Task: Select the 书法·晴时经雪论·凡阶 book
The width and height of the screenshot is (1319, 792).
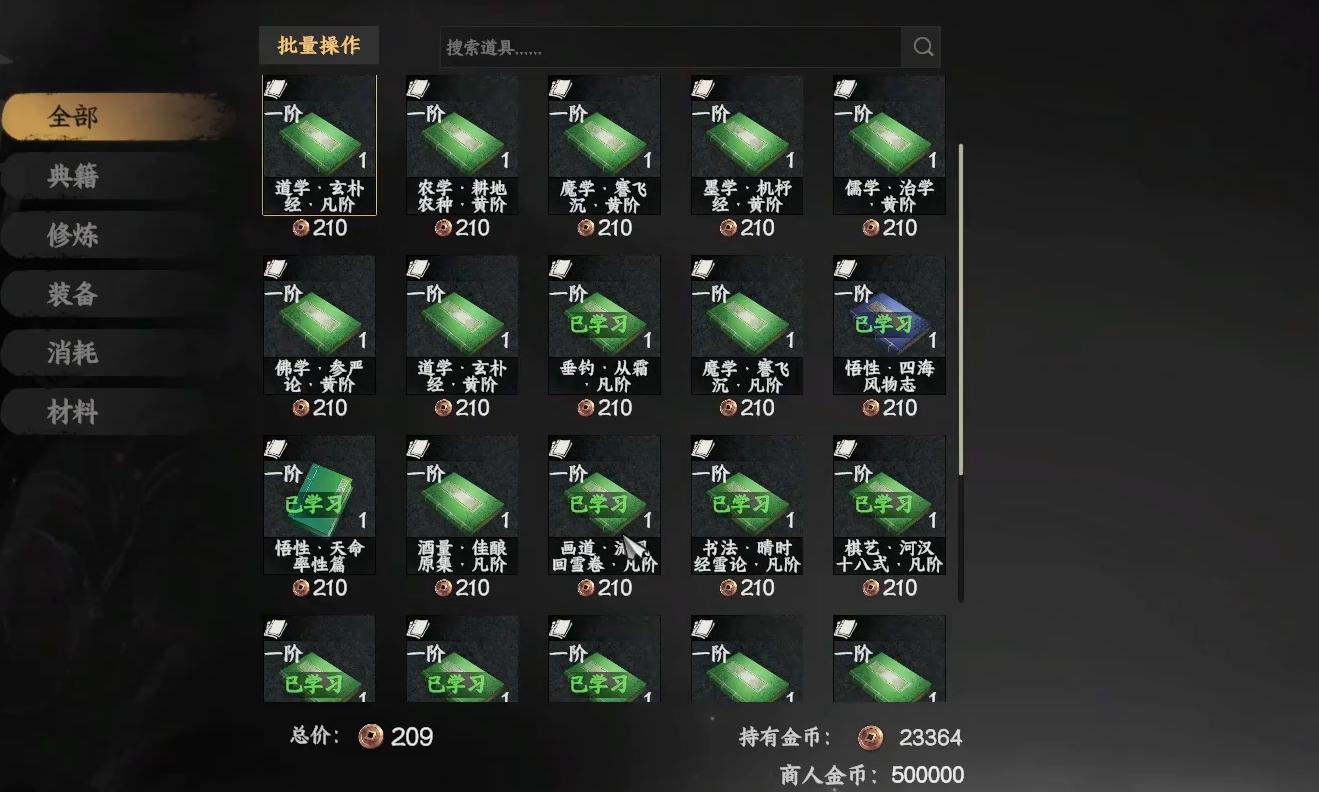Action: [745, 505]
